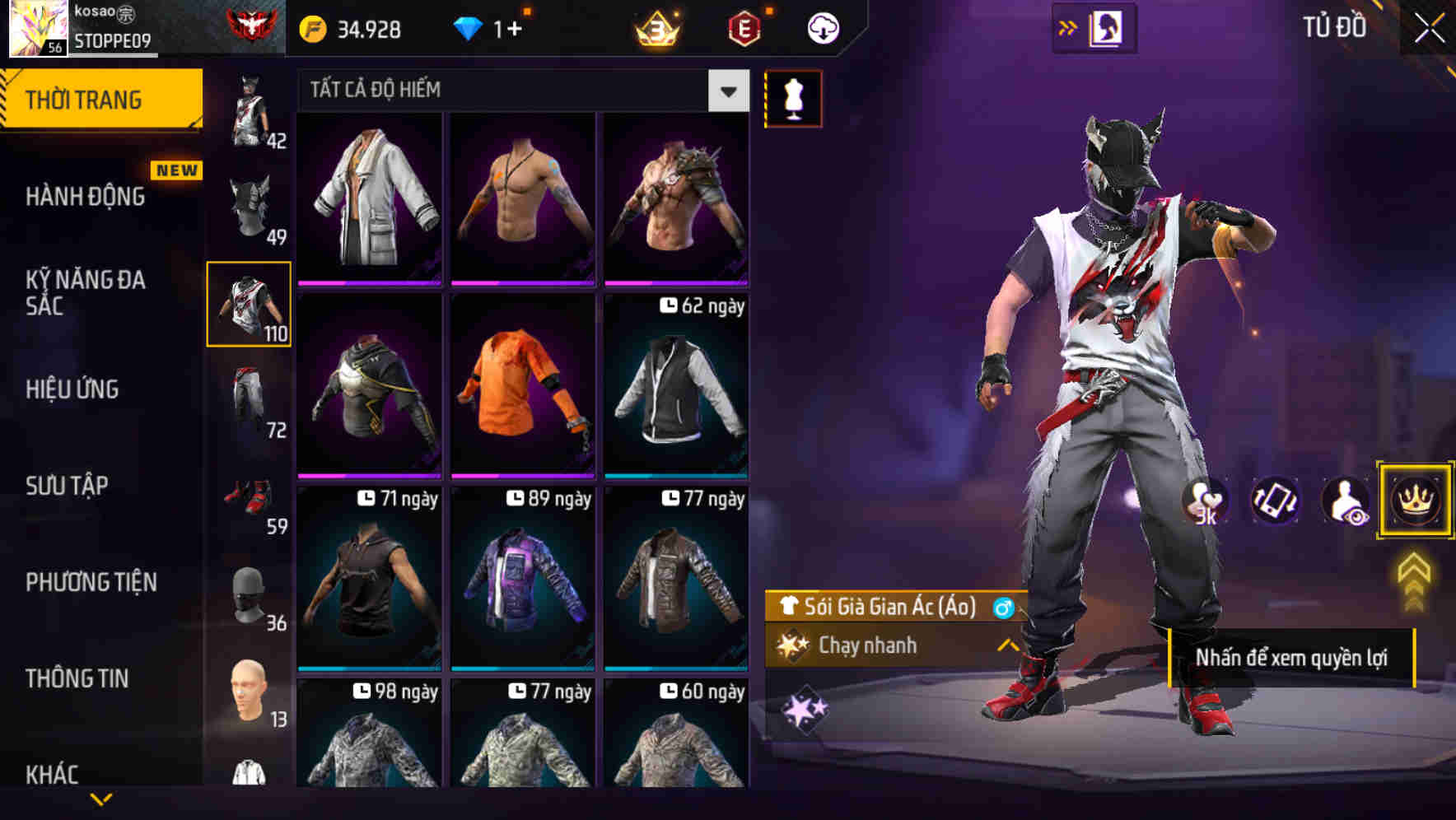Open the cloud download icon

[x=823, y=27]
